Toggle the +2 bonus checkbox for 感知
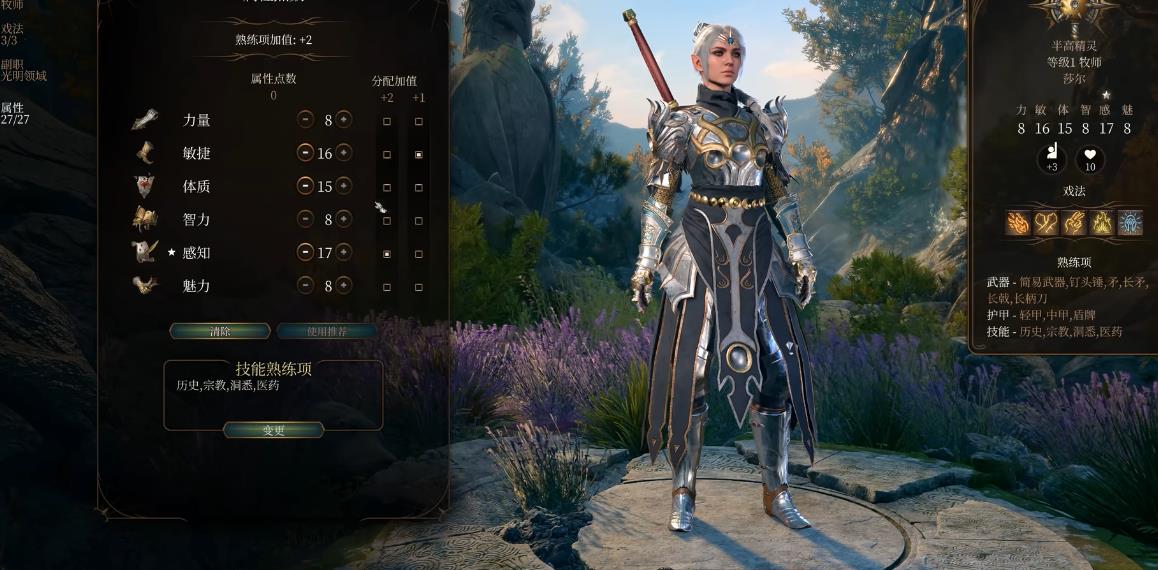 tap(387, 254)
